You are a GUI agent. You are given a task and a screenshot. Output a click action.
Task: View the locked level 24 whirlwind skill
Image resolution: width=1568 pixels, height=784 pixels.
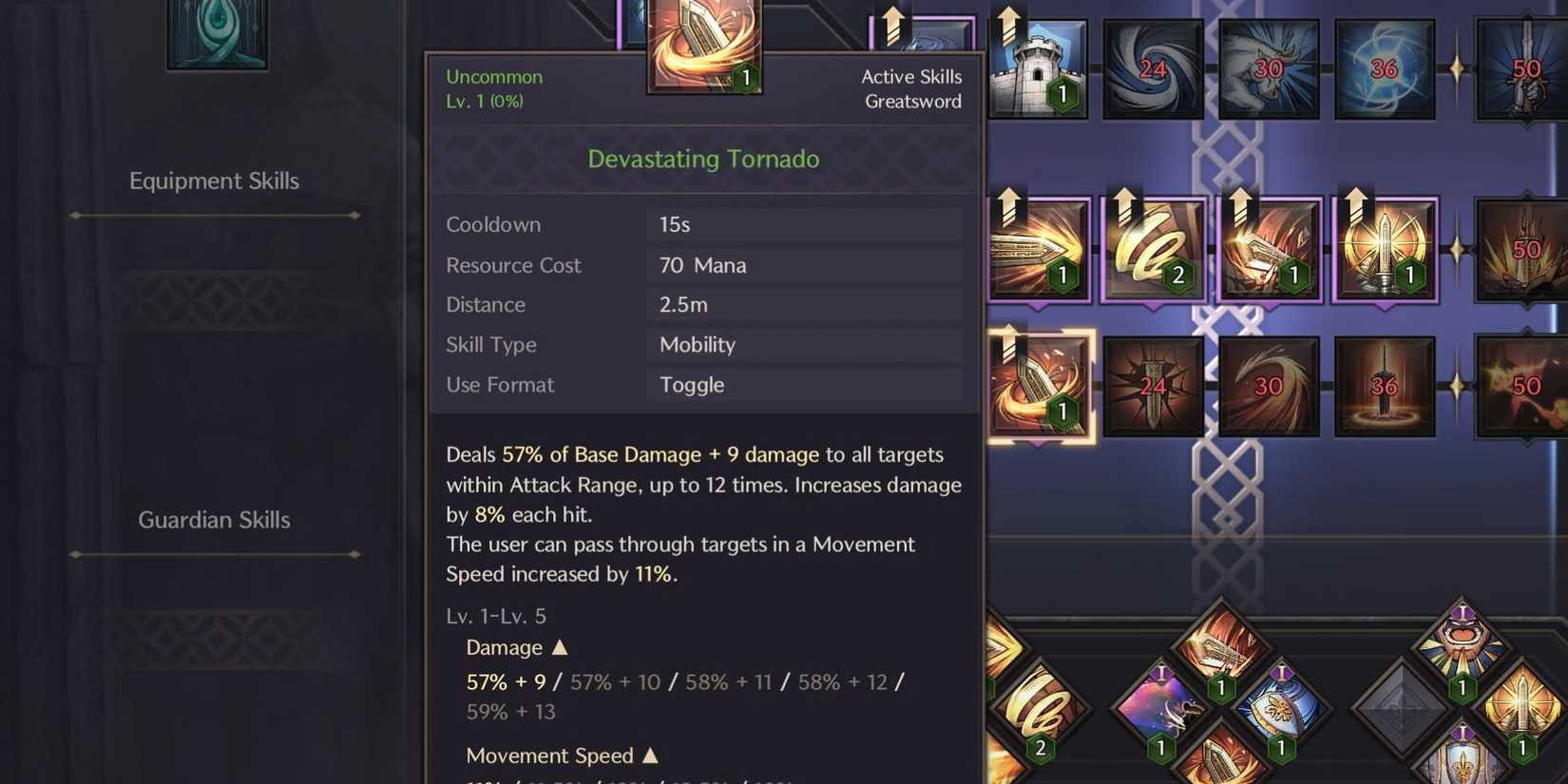point(1153,68)
